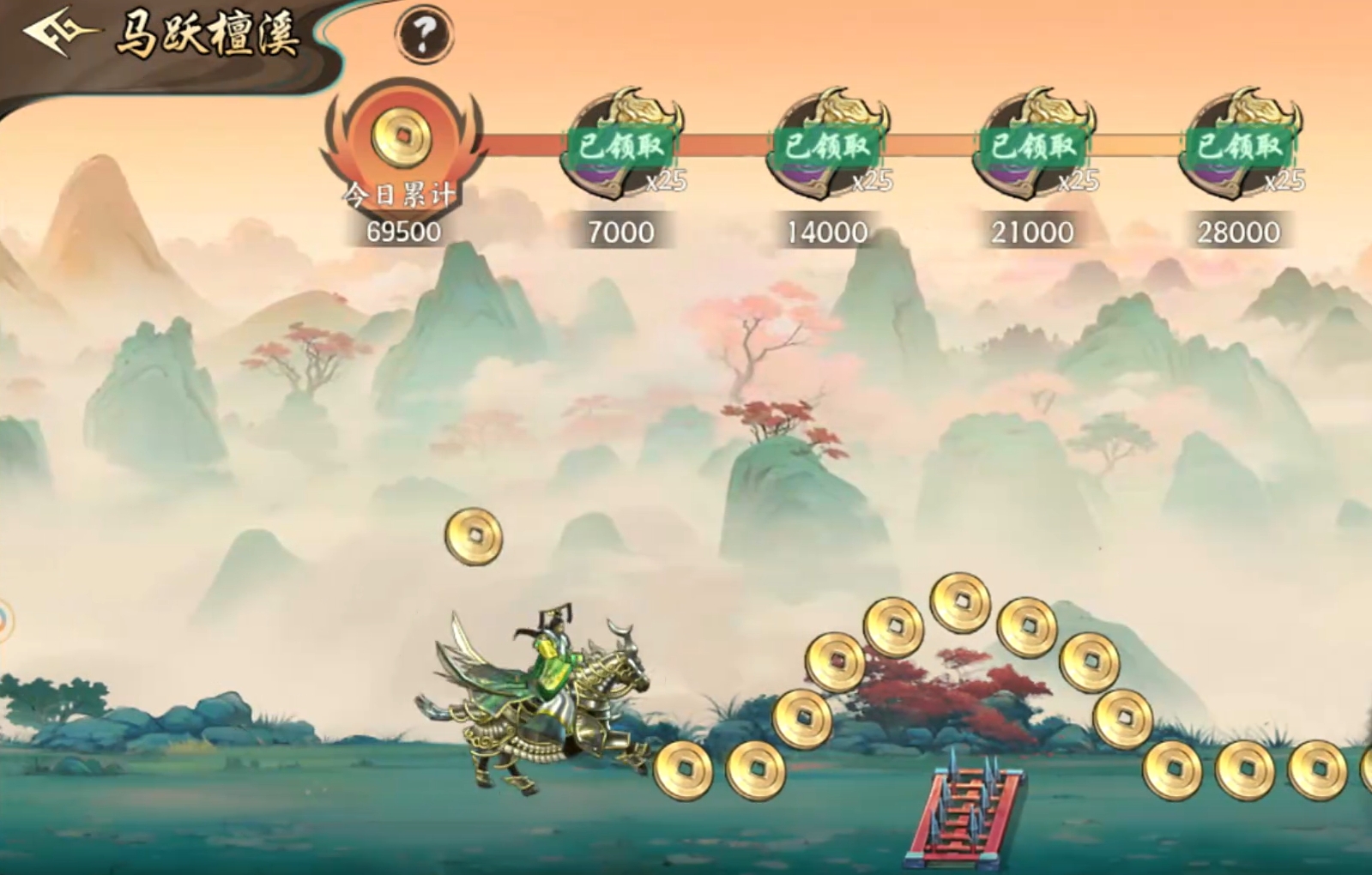View the 28000 milestone reward icon
Image resolution: width=1372 pixels, height=875 pixels.
click(x=1239, y=144)
